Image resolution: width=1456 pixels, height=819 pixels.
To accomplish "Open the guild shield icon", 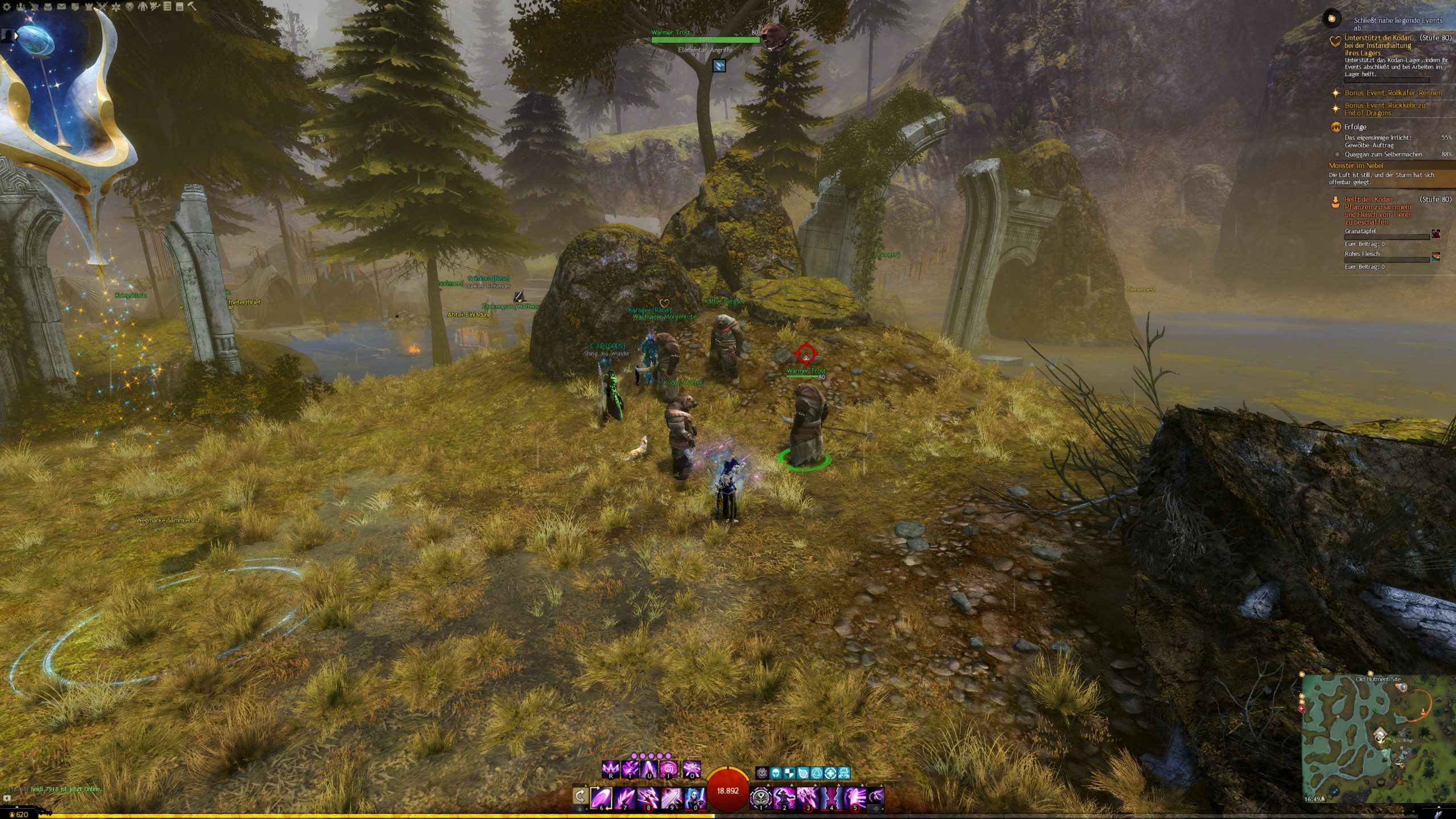I will pyautogui.click(x=75, y=7).
